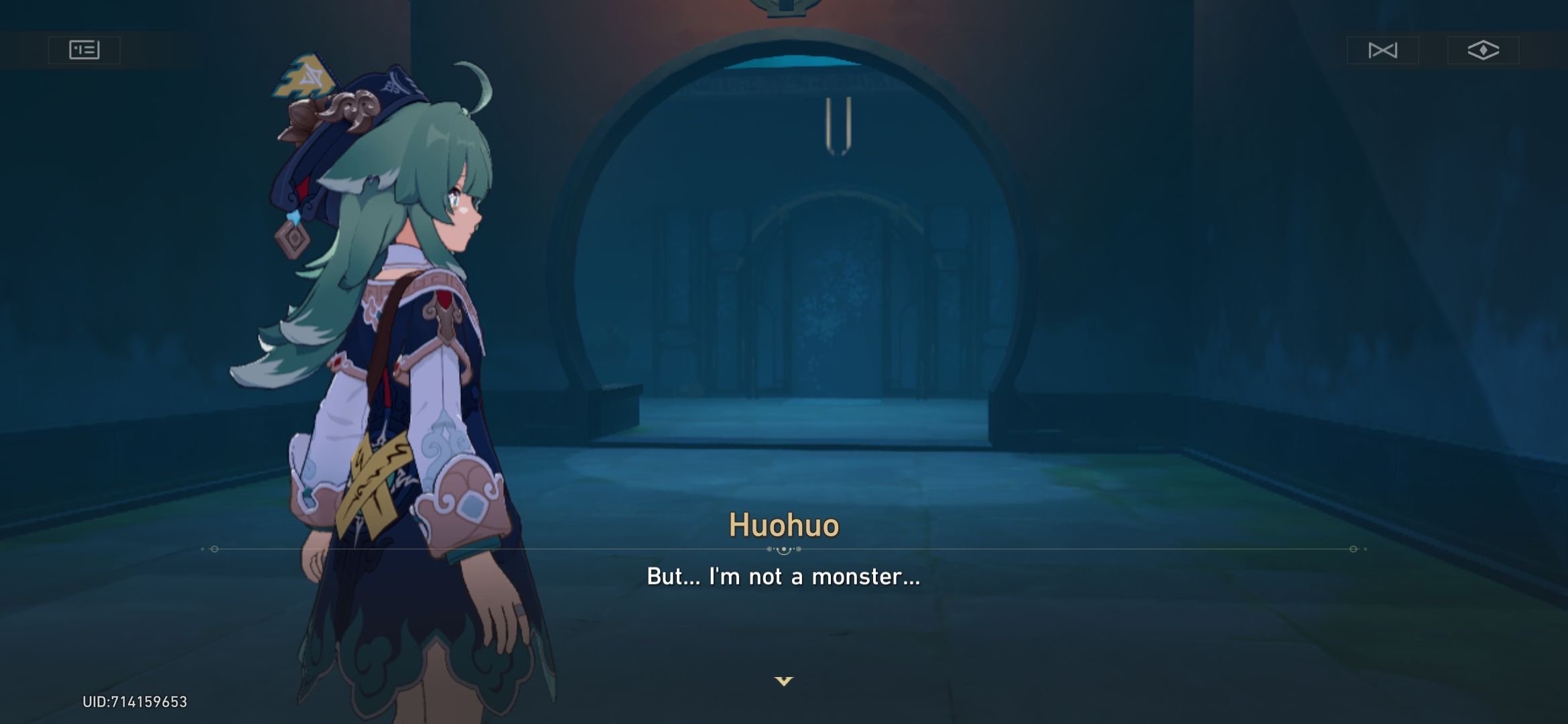Click the speaker name Huohuo
Image resolution: width=1568 pixels, height=724 pixels.
(783, 527)
